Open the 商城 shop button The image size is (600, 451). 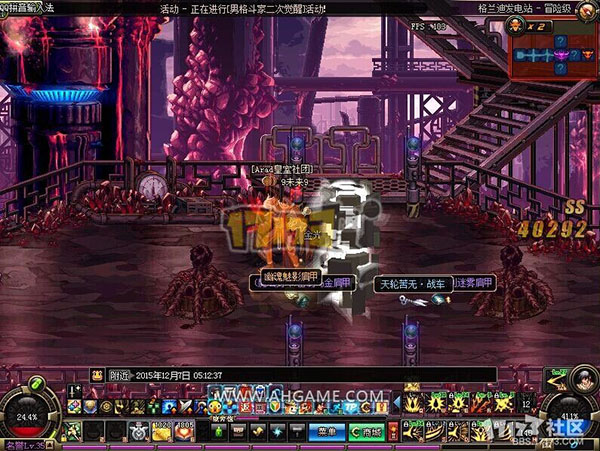pos(365,431)
